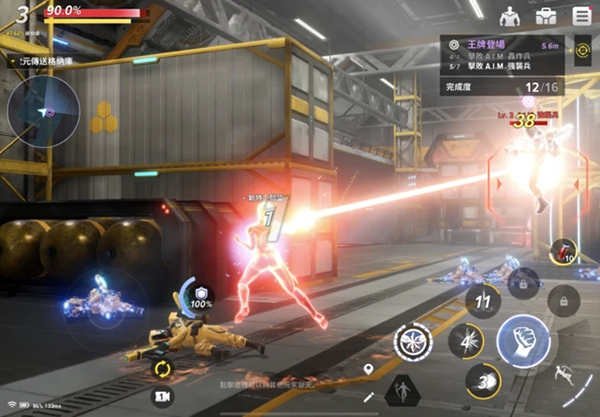This screenshot has height=417, width=600.
Task: Tap the yellow rotate arrows button
Action: [x=161, y=367]
